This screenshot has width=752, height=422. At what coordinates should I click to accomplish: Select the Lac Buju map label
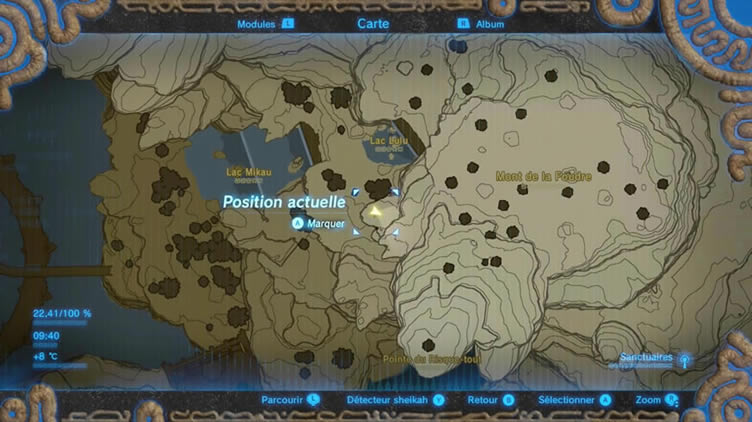pos(389,142)
